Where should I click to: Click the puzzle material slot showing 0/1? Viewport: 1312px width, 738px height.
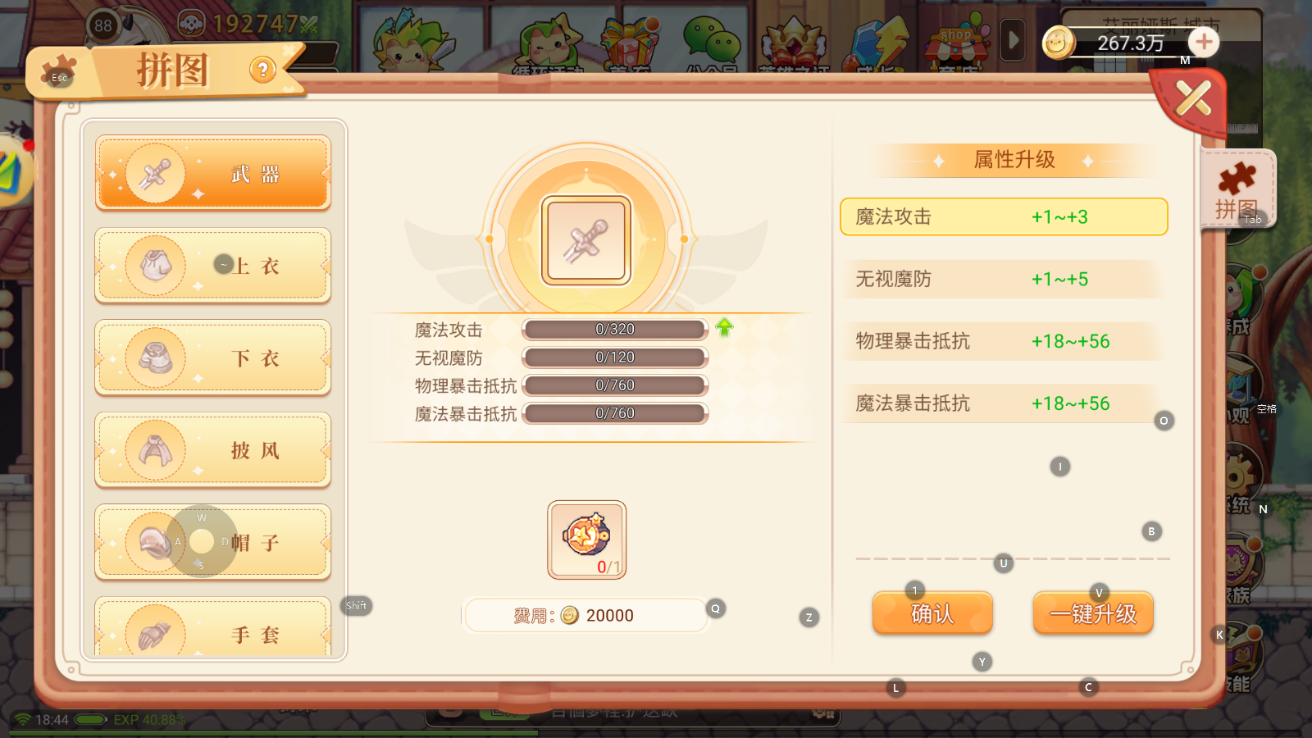585,540
